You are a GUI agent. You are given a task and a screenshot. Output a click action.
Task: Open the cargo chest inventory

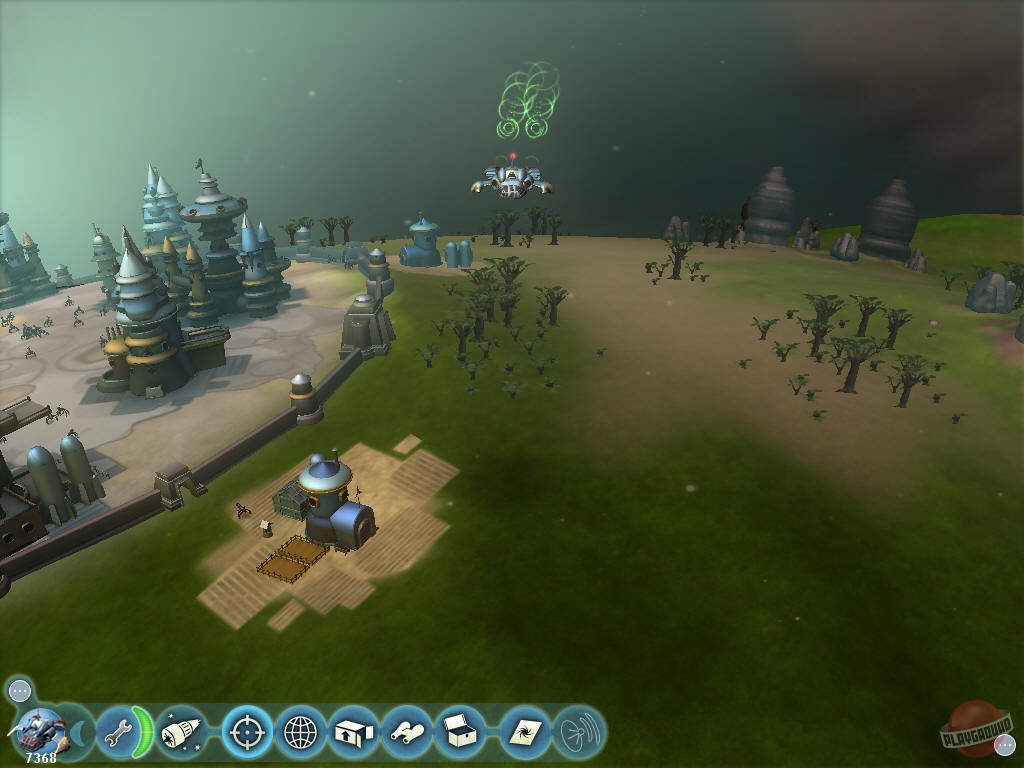tap(461, 733)
